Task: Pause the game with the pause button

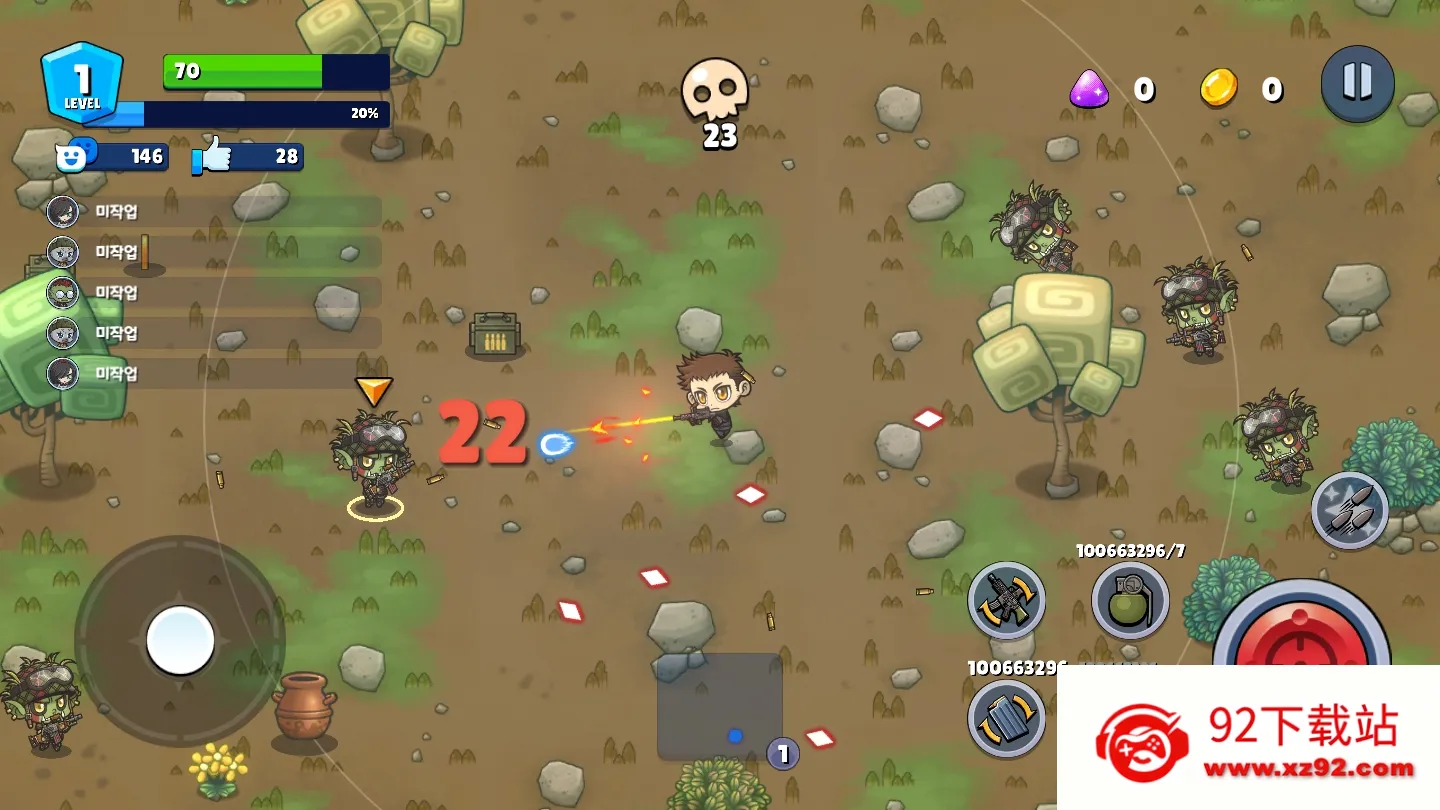Action: (1357, 83)
